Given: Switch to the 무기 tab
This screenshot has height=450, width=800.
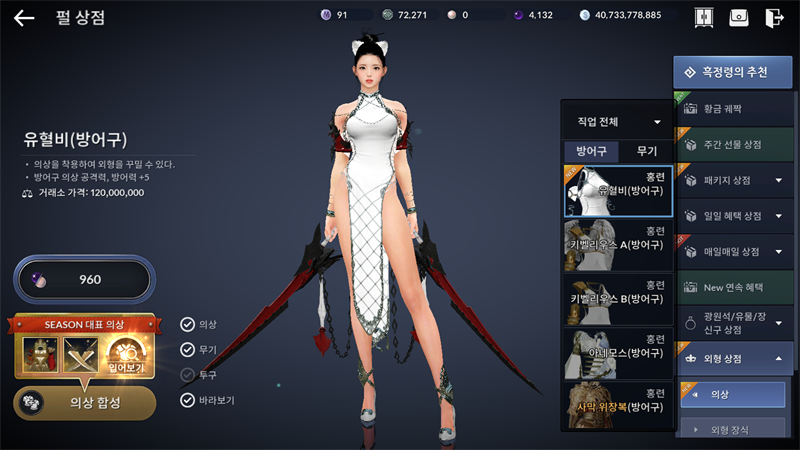Looking at the screenshot, I should pos(646,151).
